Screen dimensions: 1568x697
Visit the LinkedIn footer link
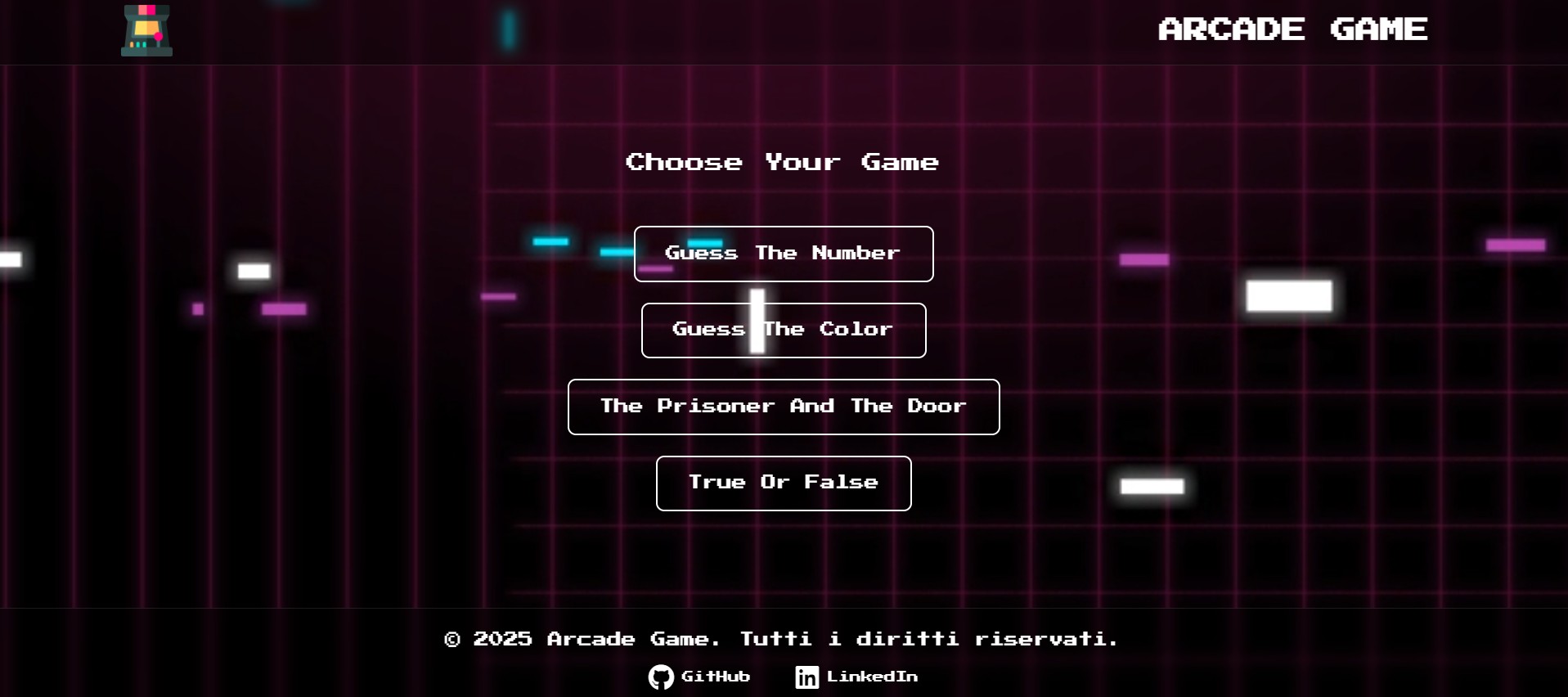click(856, 677)
